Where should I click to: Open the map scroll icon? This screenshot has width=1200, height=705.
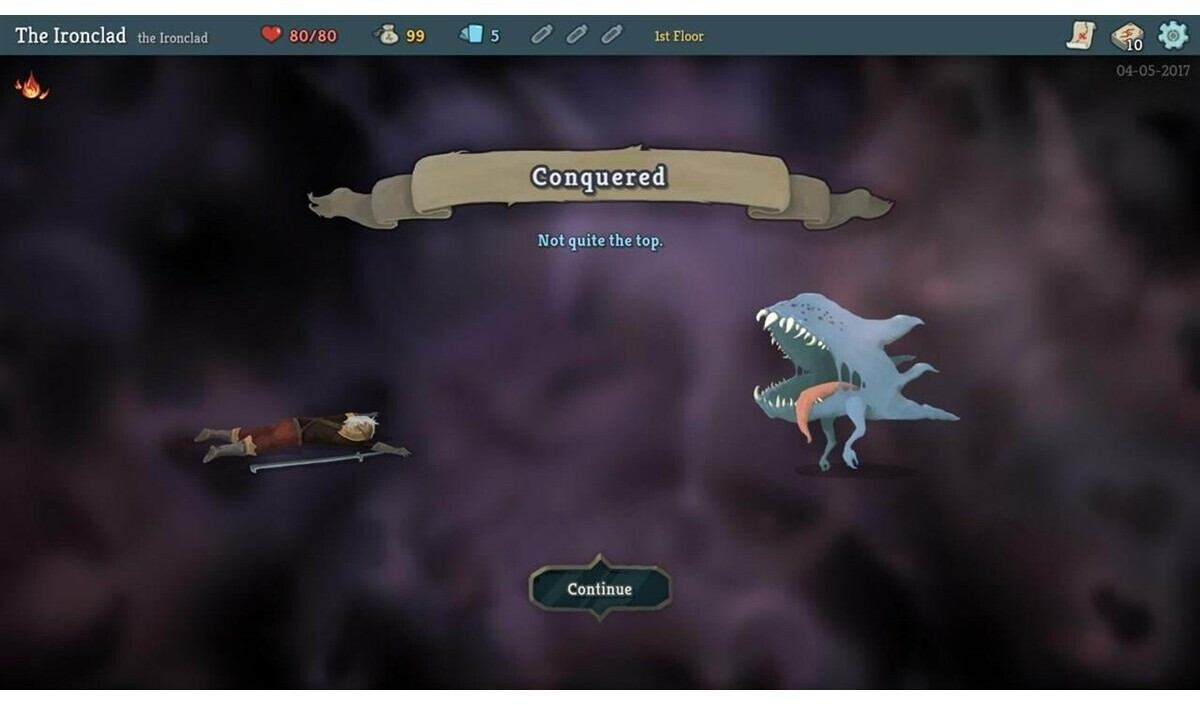[1081, 36]
